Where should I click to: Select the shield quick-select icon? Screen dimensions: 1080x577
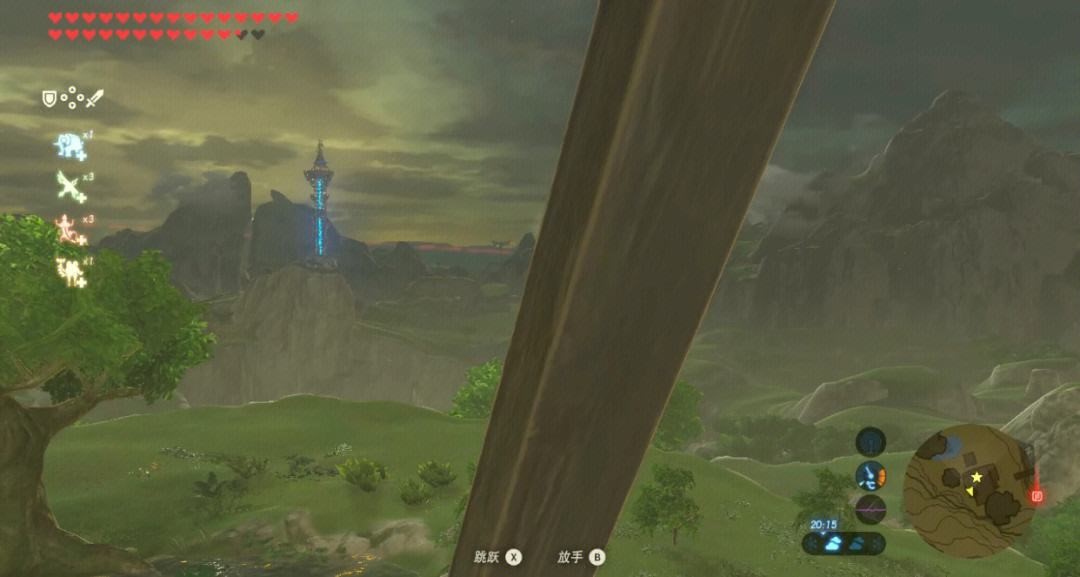tap(48, 98)
